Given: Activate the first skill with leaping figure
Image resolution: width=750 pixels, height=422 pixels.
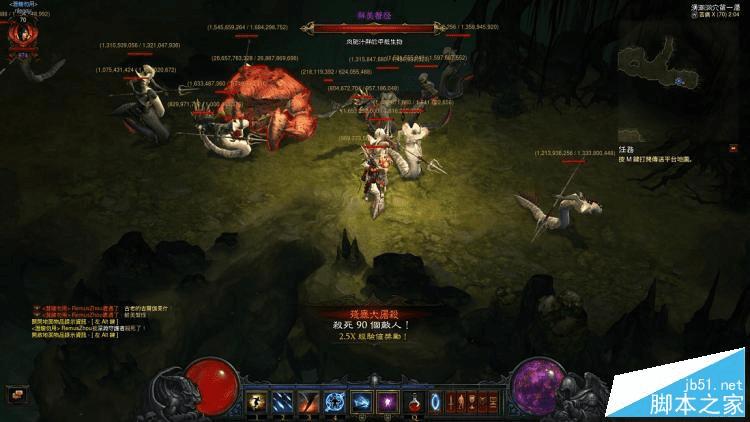Looking at the screenshot, I should coord(256,401).
